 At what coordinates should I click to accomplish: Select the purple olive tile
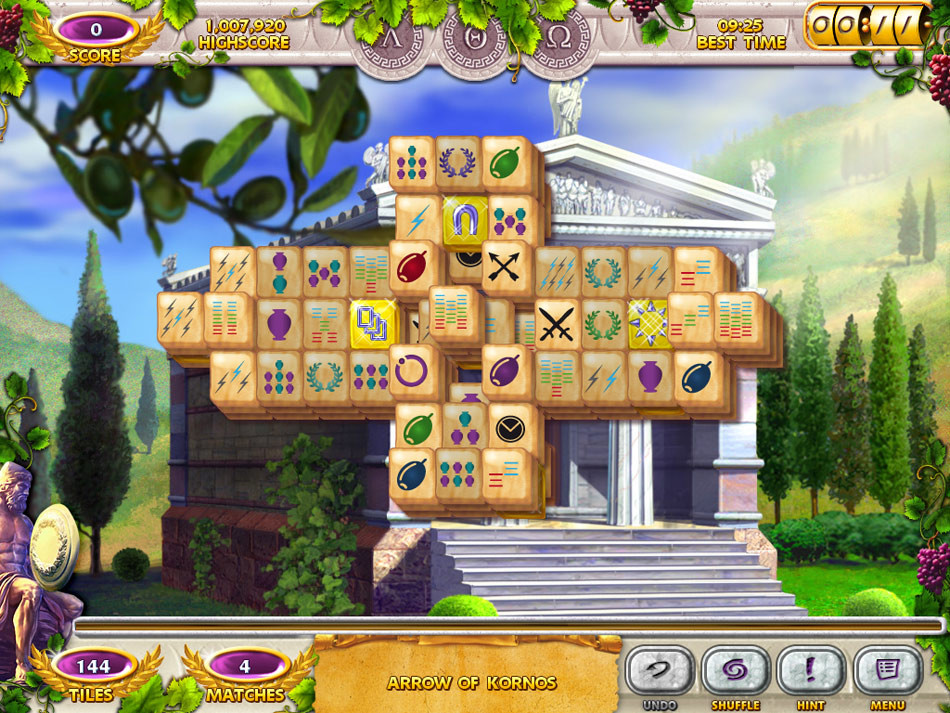[506, 371]
